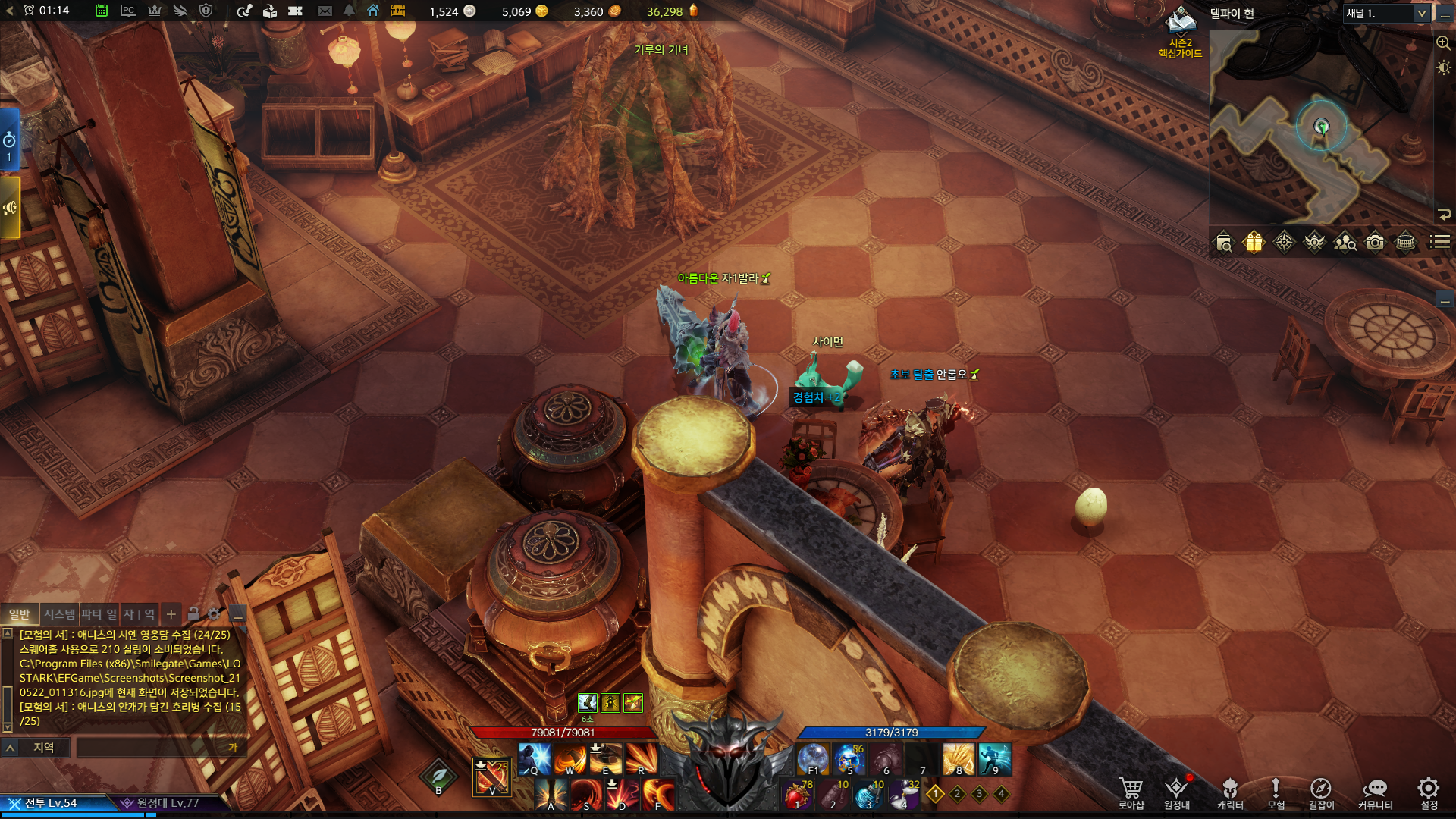Open the green calendar icon
The image size is (1456, 819).
(101, 11)
